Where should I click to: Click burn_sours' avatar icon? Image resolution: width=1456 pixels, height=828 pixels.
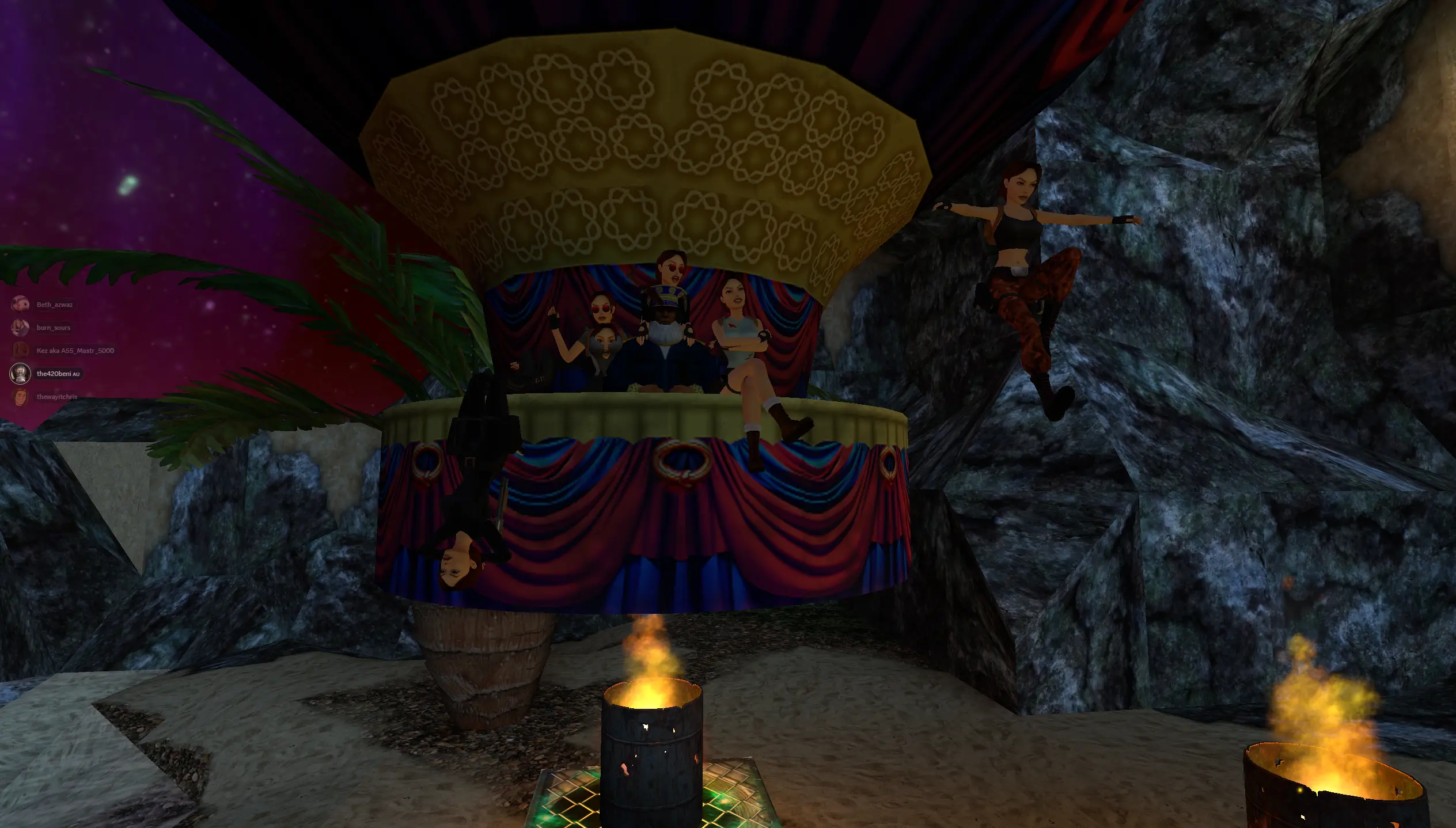tap(20, 327)
